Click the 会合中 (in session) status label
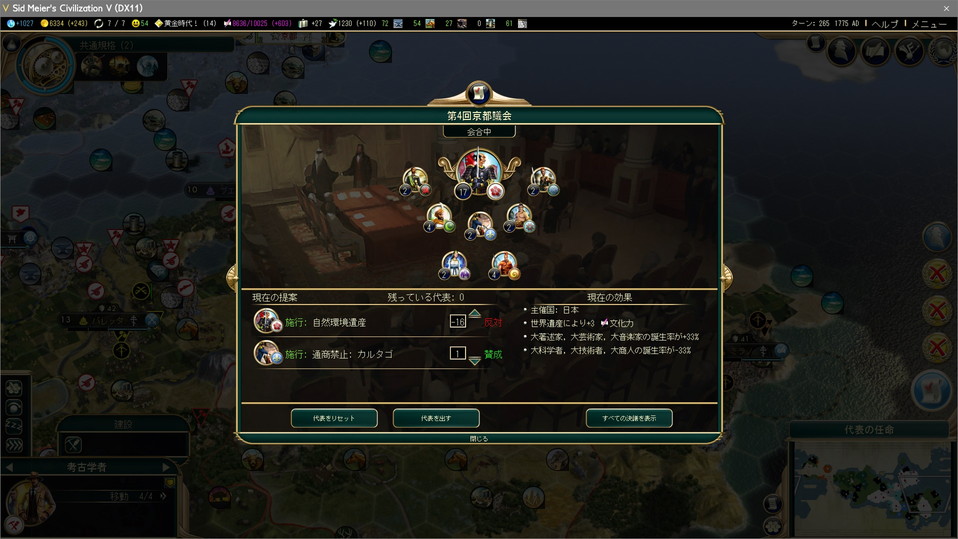Viewport: 958px width, 539px height. click(479, 131)
